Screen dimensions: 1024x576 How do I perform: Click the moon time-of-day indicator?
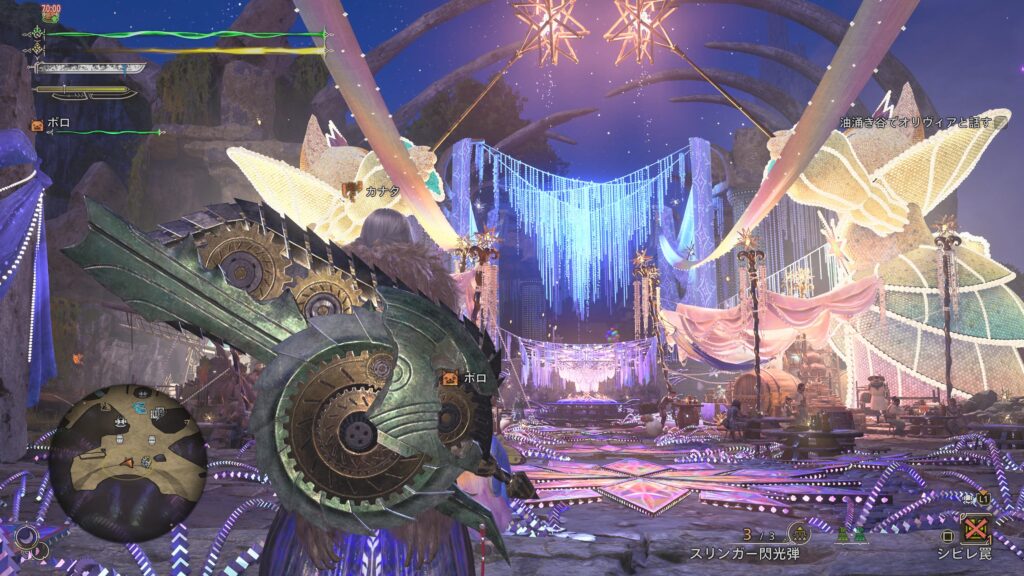[27, 538]
